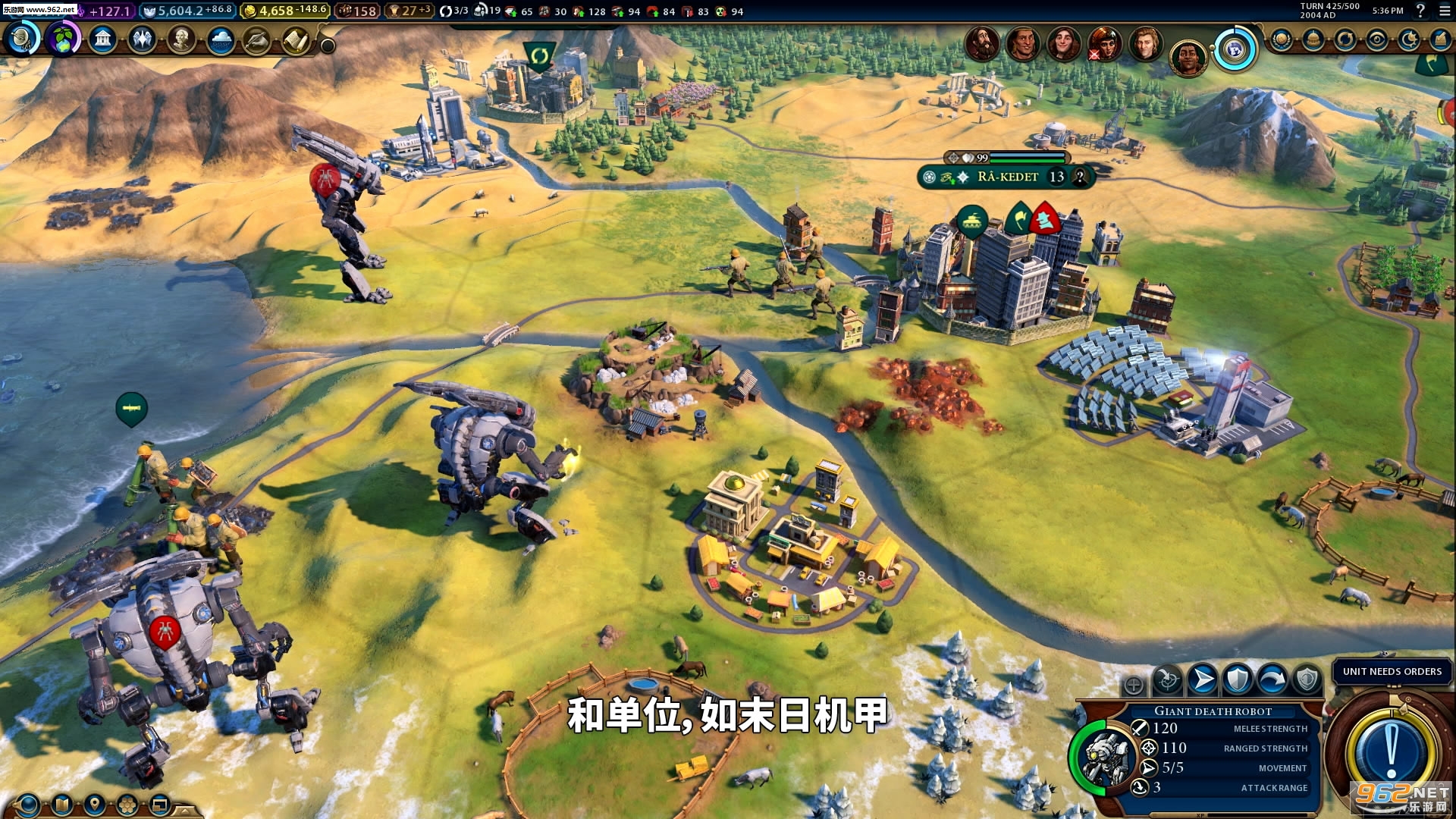
Task: Open the World Congress globe icon
Action: (x=1282, y=39)
